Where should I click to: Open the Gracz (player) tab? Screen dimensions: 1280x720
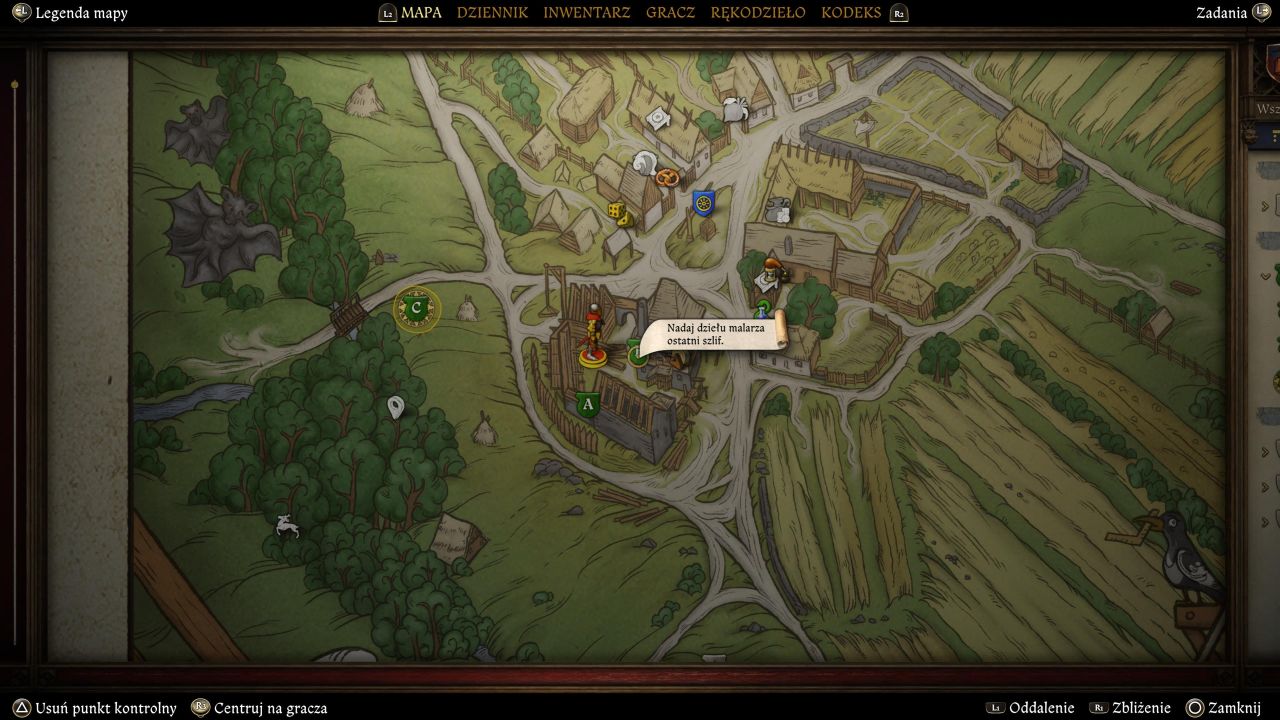670,13
